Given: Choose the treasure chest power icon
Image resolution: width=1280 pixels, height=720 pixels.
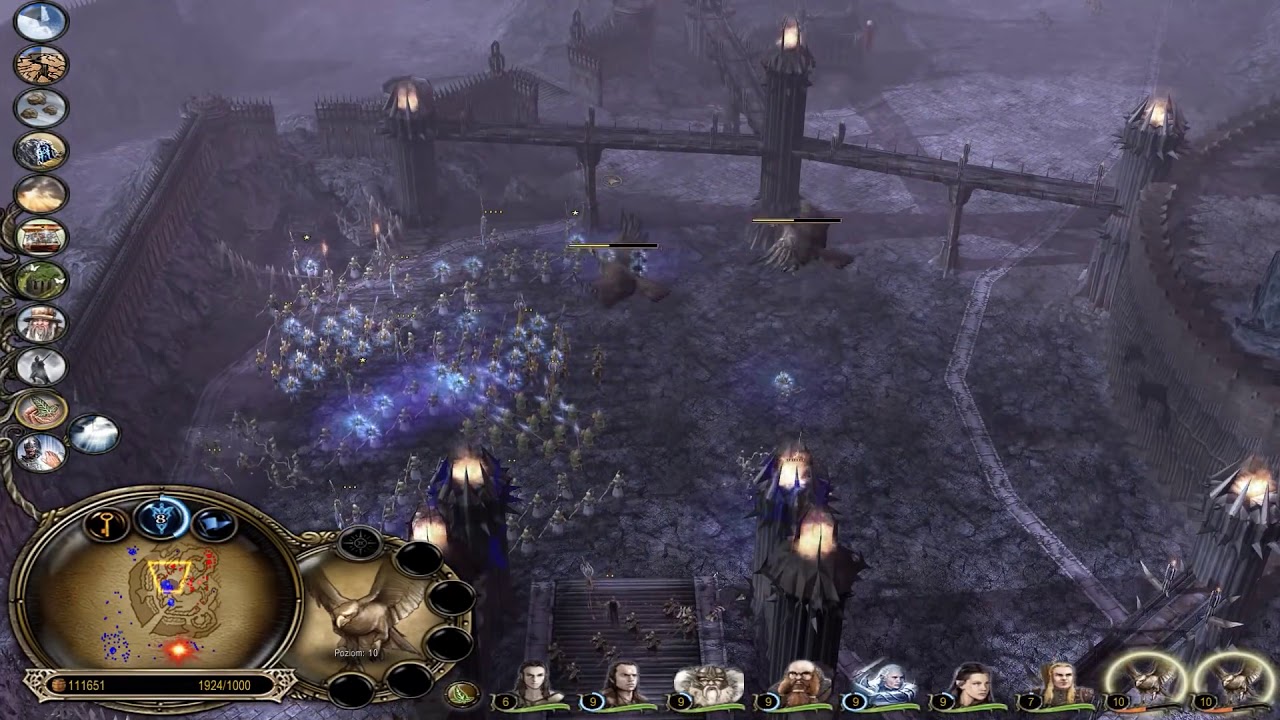Looking at the screenshot, I should pos(41,237).
